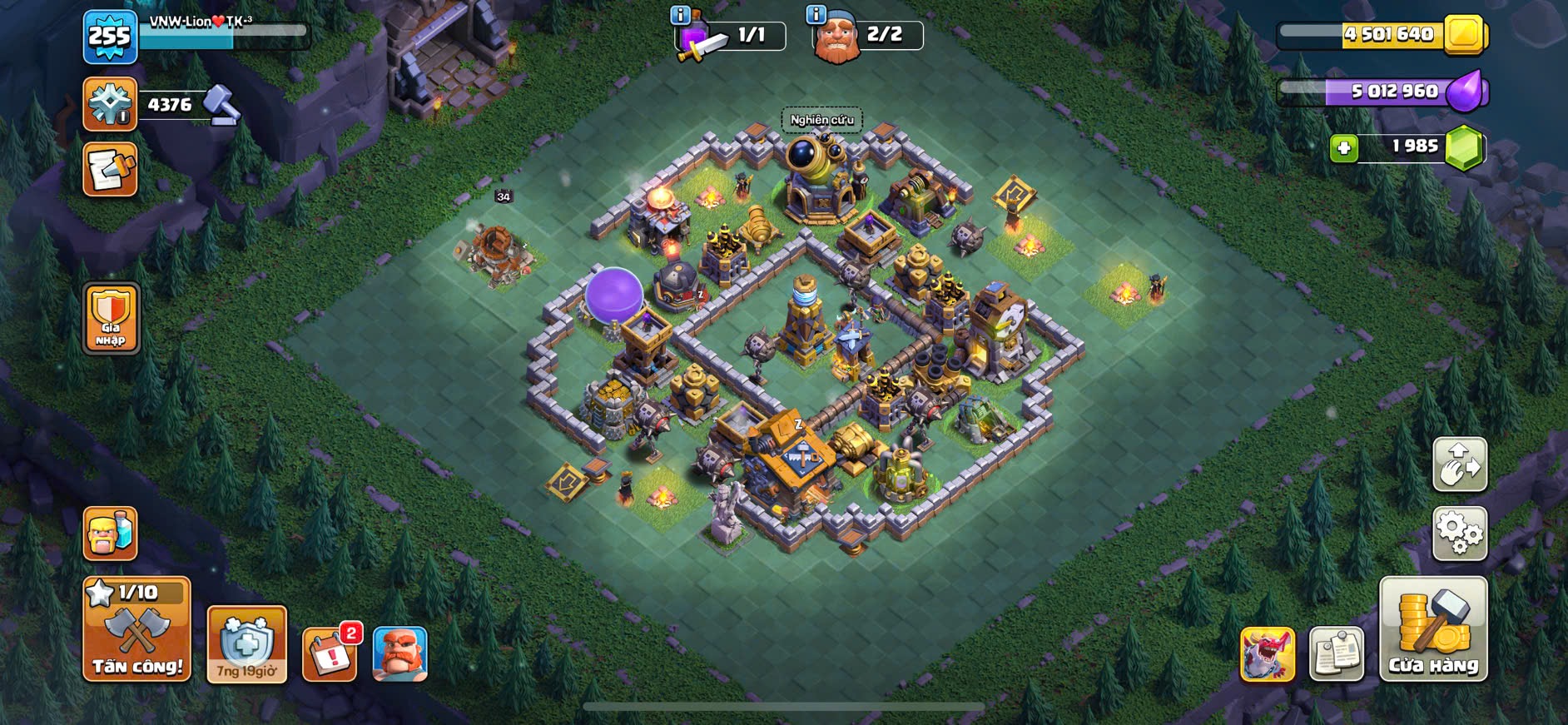Open the clipboard notes button
Screen dimensions: 1568x725
[x=1337, y=654]
